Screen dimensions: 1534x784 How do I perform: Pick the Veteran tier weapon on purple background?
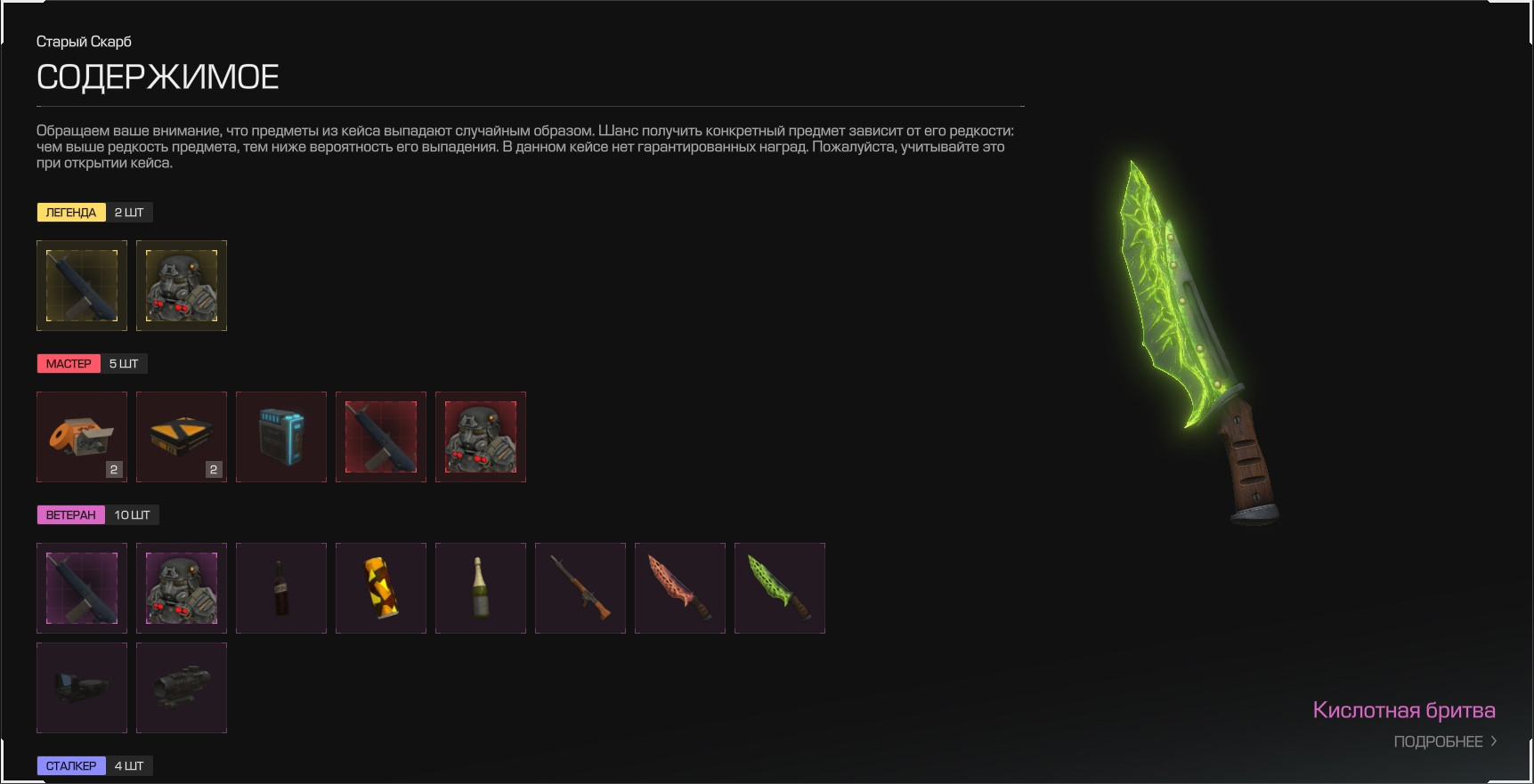[82, 588]
